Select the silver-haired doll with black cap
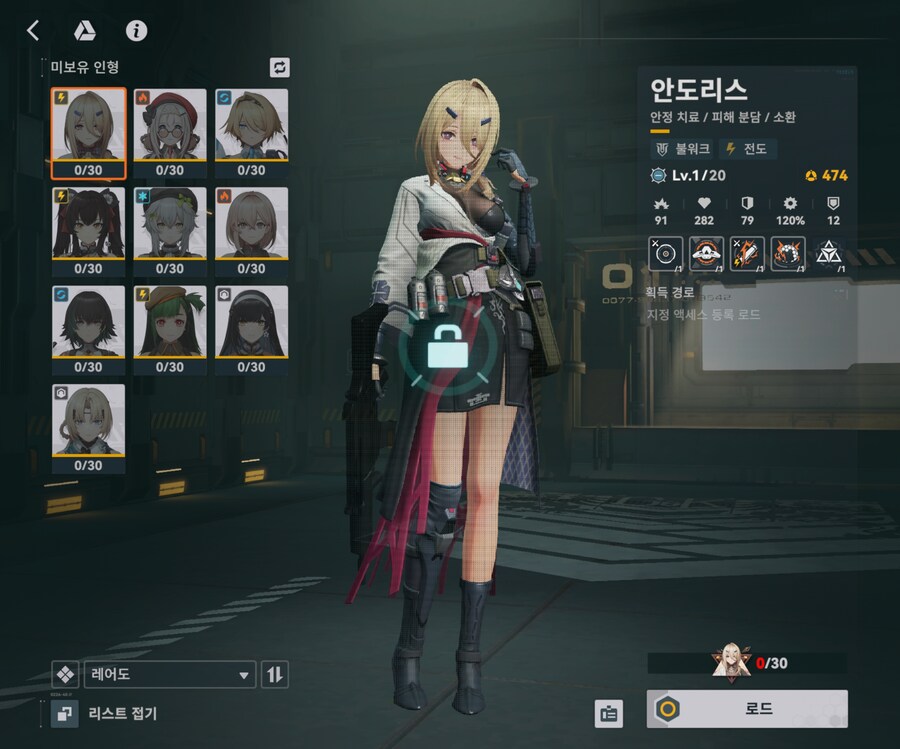 pos(170,231)
